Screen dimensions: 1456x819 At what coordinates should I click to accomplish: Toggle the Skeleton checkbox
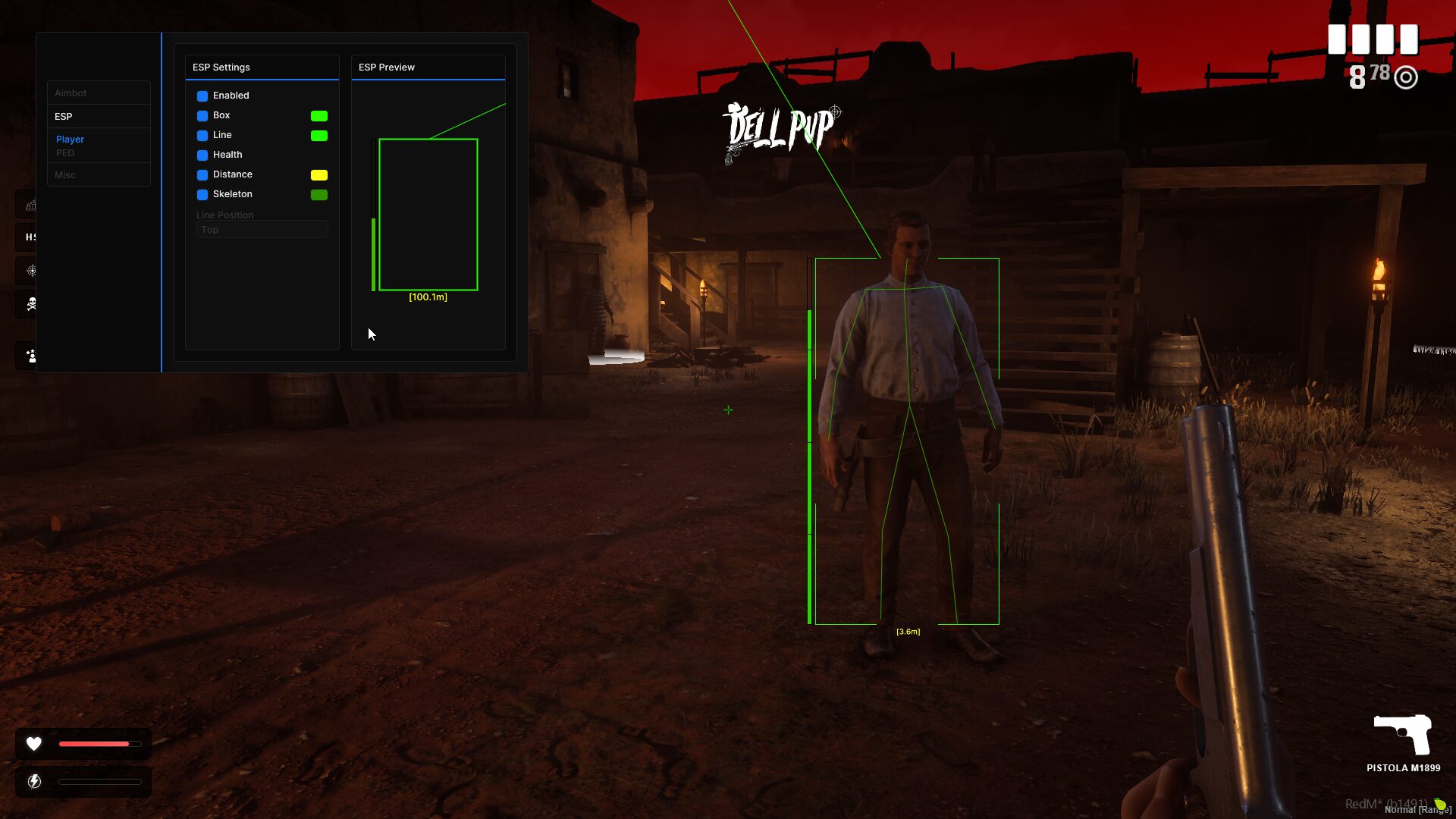tap(202, 195)
